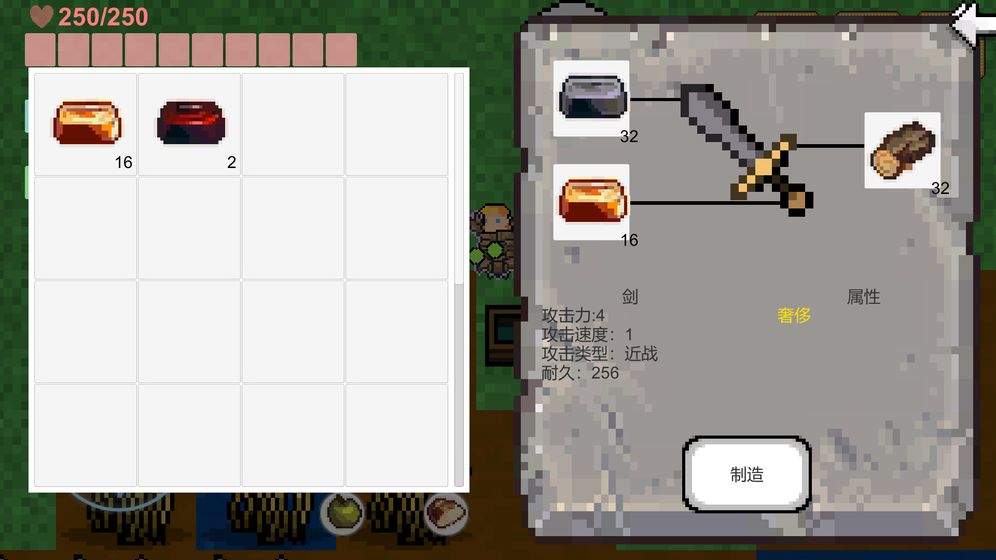Click the inventory scrollbar
This screenshot has width=996, height=560.
pos(459,280)
